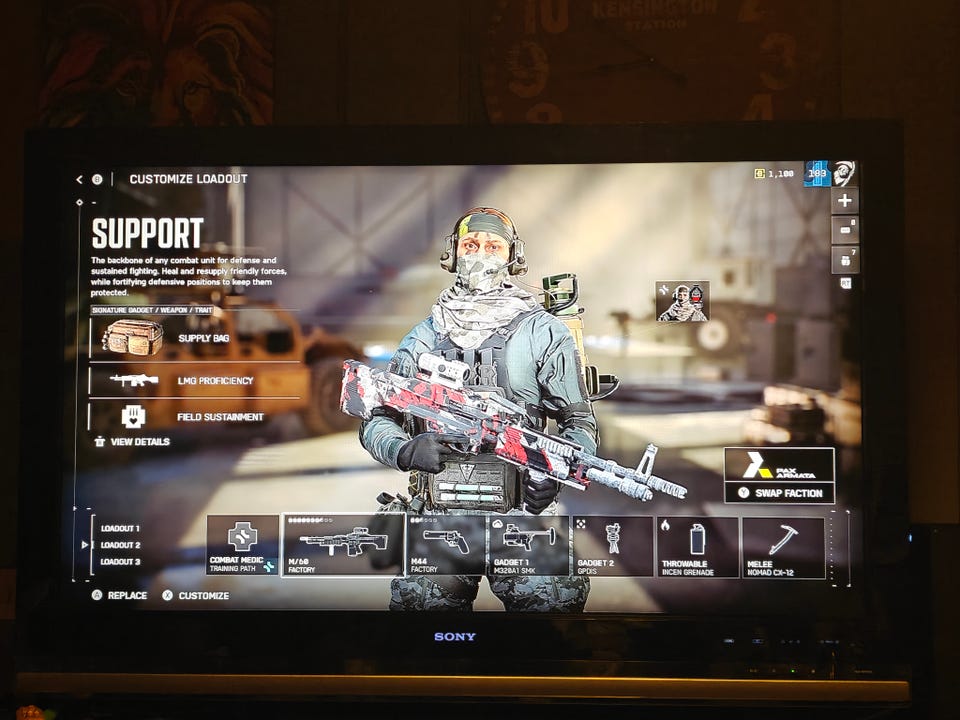Switch to Loadout 1
The height and width of the screenshot is (720, 960).
[x=120, y=528]
